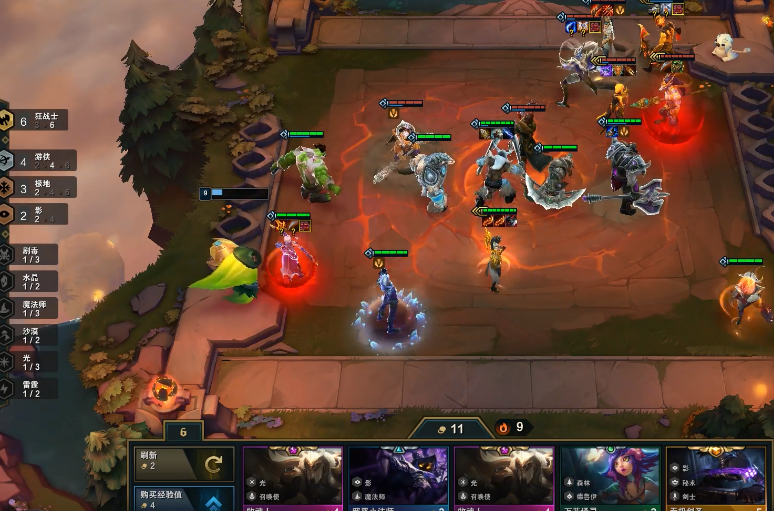Open the 光 trait entry
The height and width of the screenshot is (511, 774).
pos(30,362)
